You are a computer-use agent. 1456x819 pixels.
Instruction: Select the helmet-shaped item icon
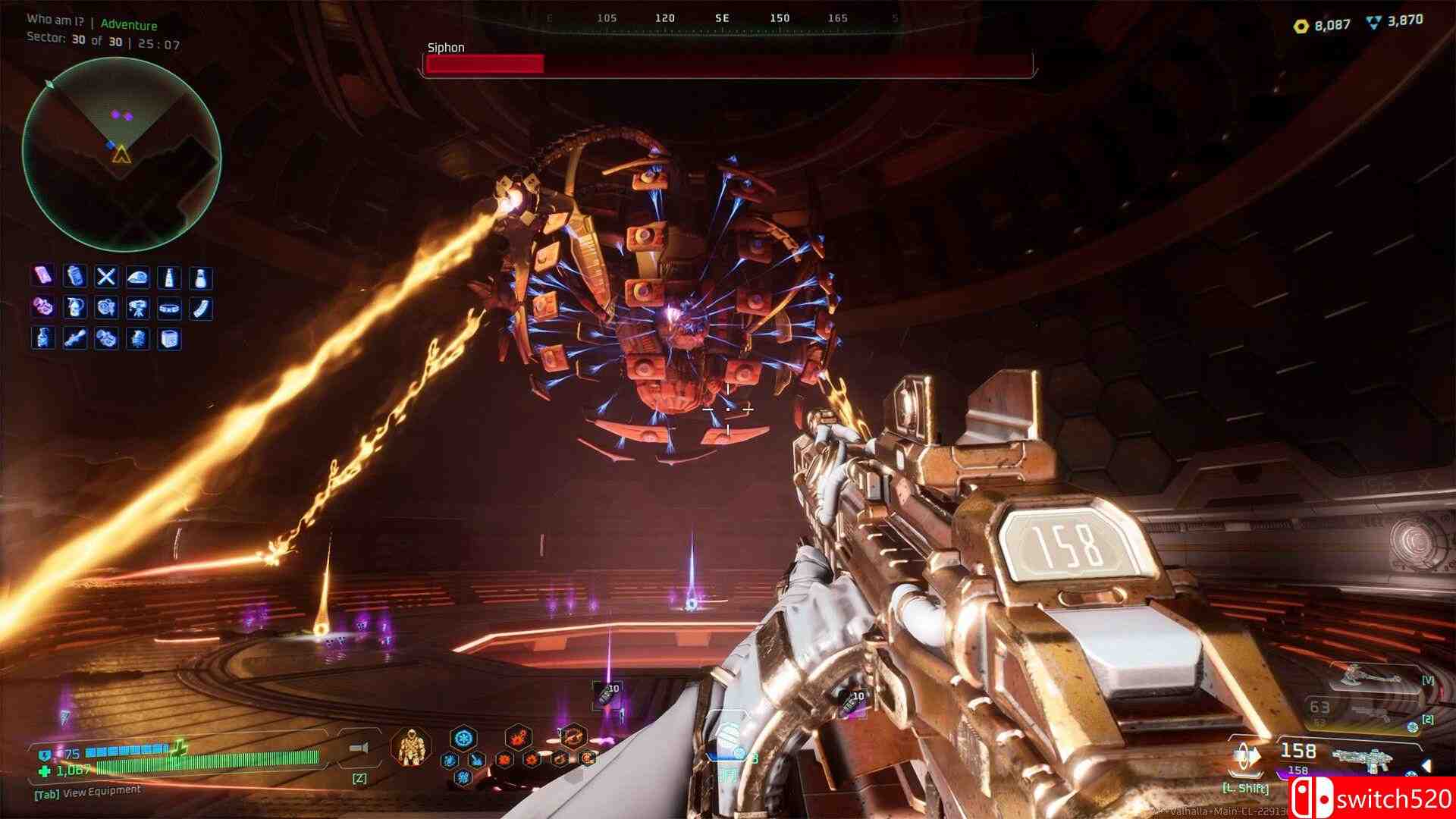point(137,277)
